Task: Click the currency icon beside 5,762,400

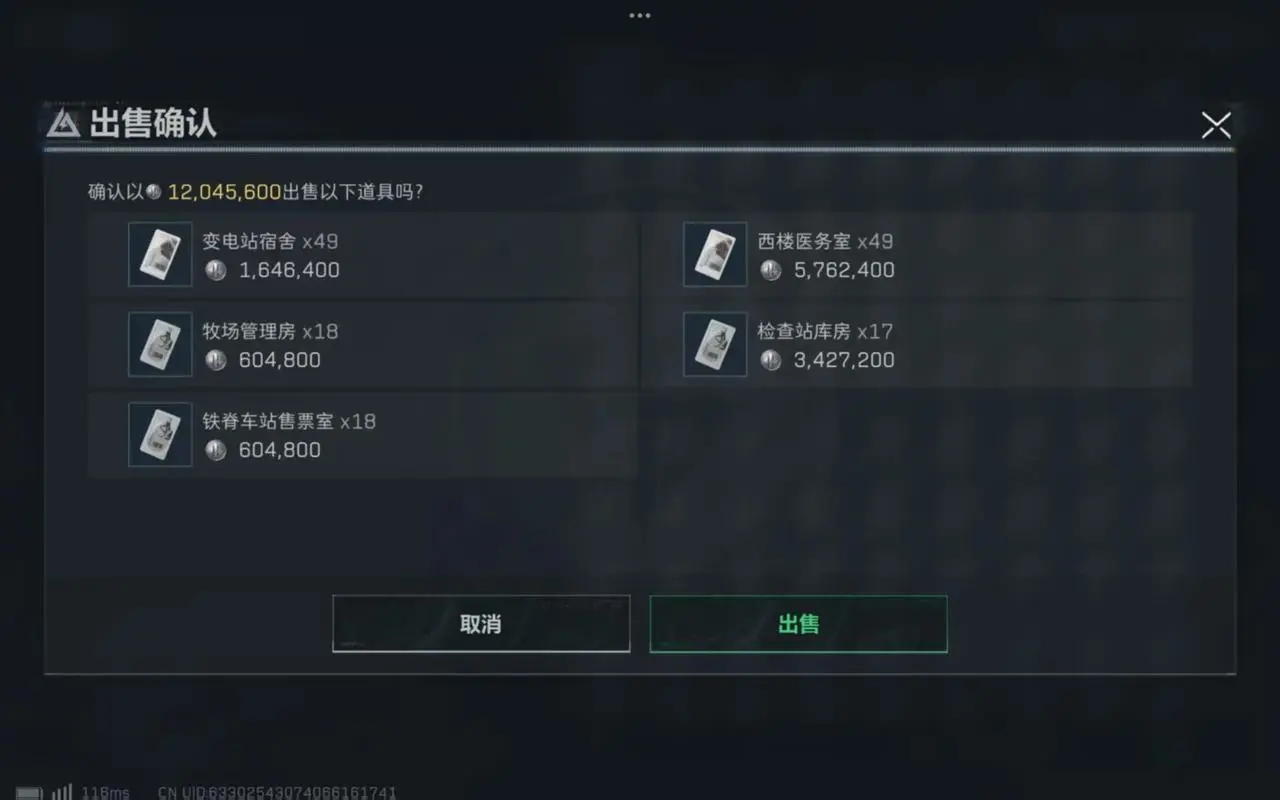Action: [x=770, y=270]
